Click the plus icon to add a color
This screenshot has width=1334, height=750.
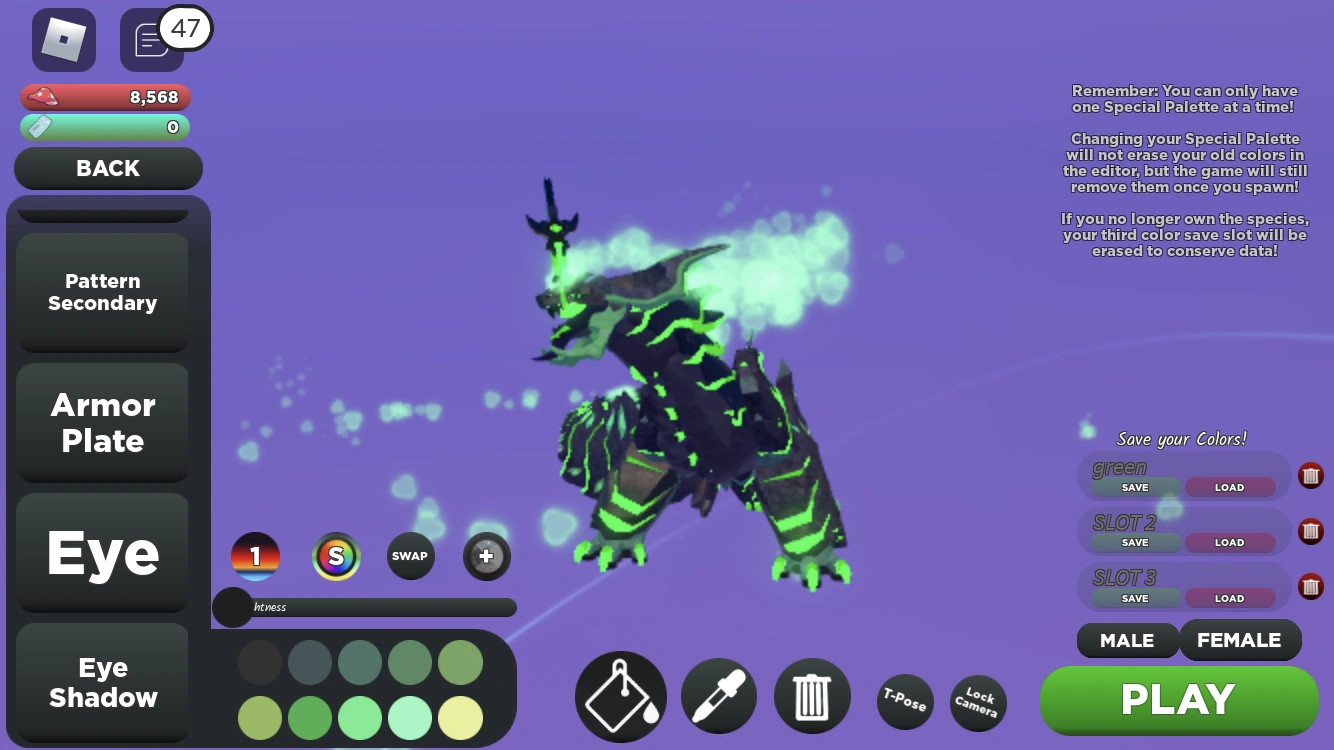tap(486, 556)
